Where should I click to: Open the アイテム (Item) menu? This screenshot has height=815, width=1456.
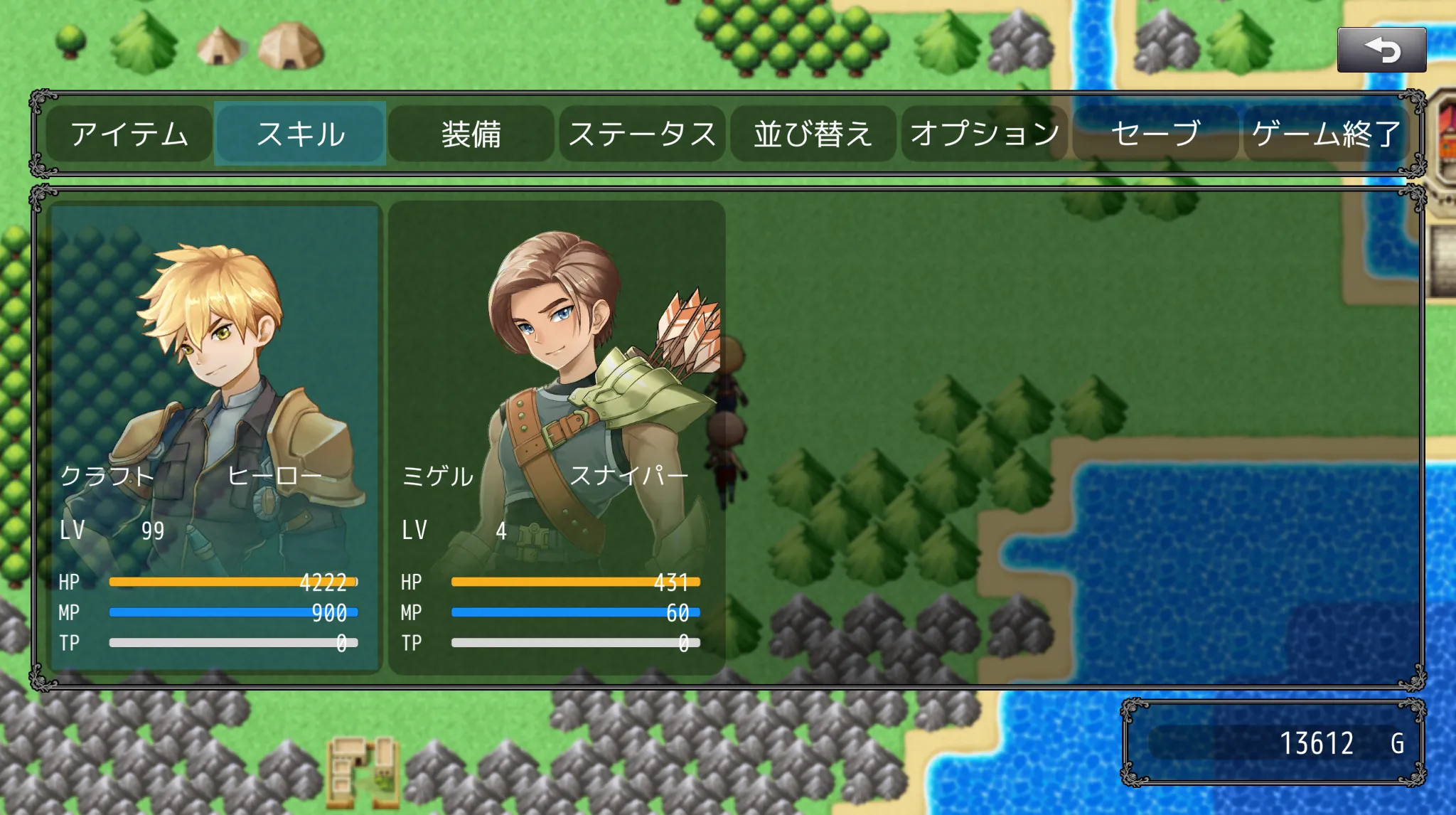coord(129,134)
